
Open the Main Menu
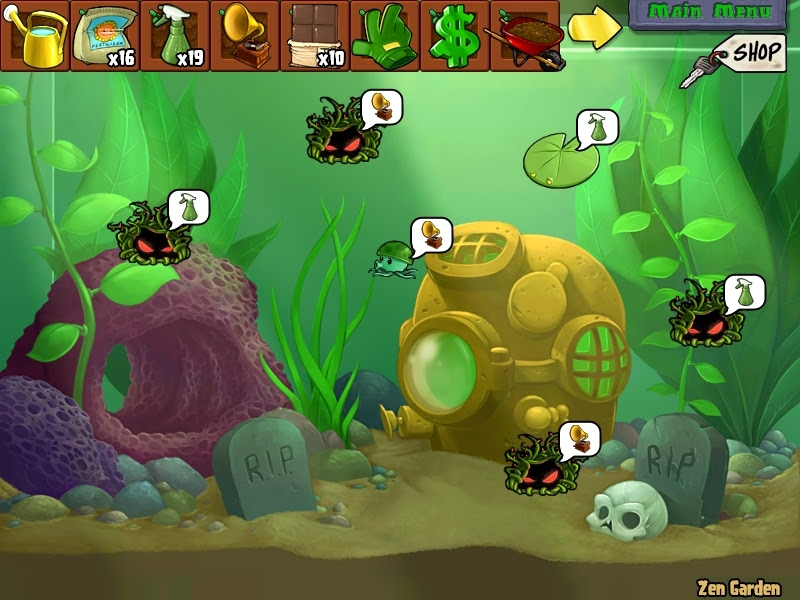(x=708, y=13)
